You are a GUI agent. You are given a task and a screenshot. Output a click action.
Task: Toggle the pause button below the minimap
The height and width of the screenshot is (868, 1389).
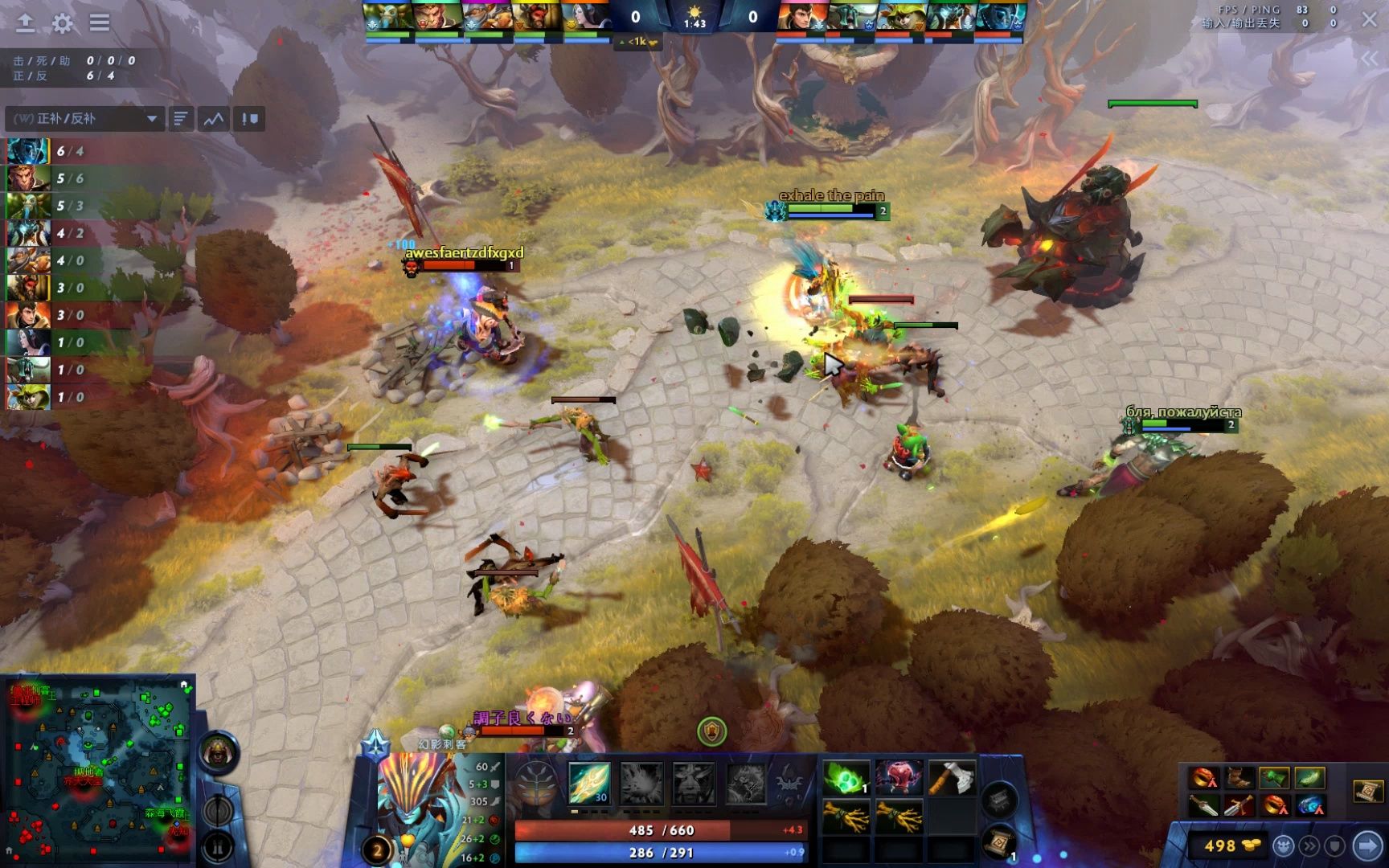[x=219, y=848]
